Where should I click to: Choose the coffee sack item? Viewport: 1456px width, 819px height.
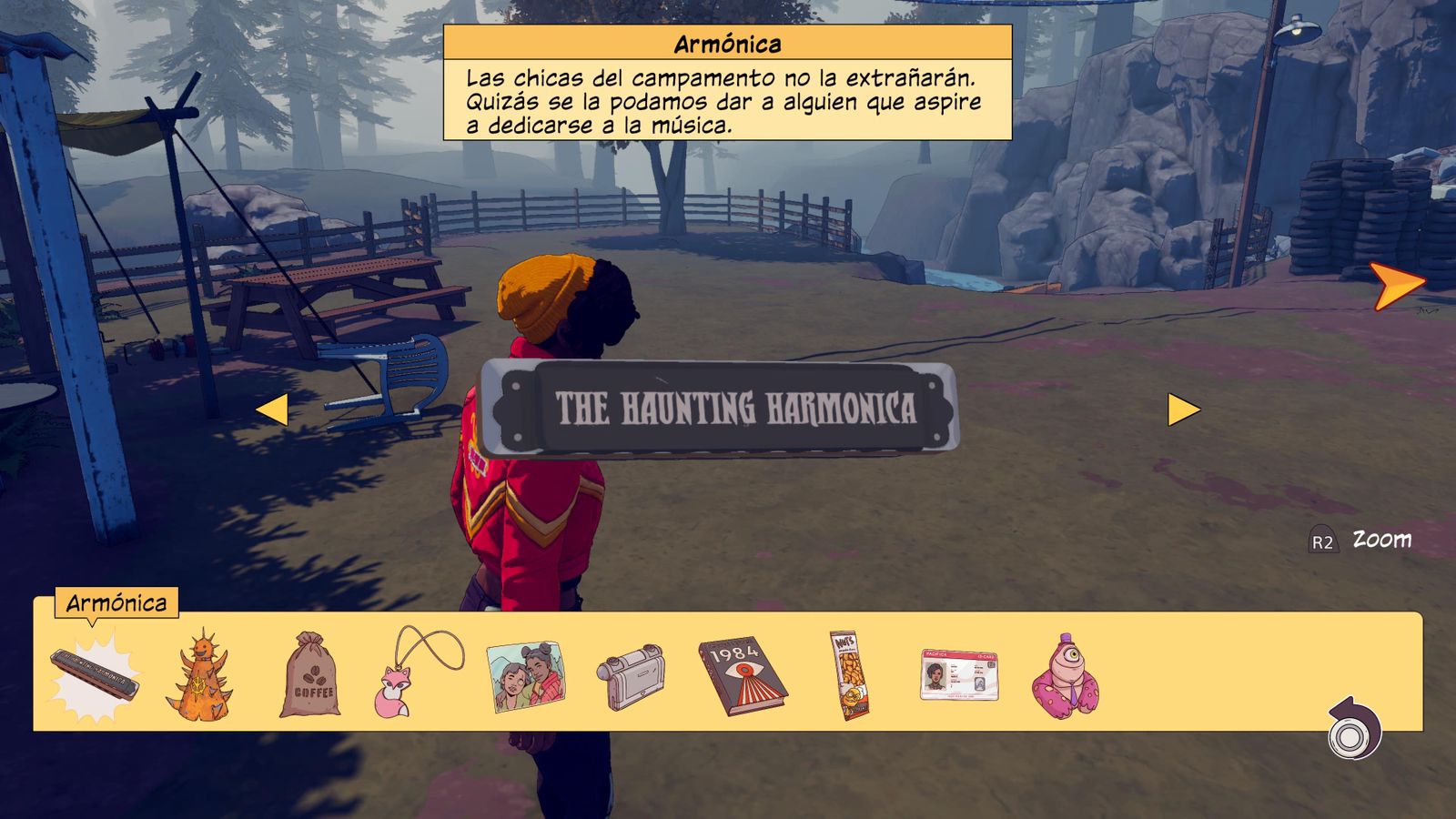(x=310, y=677)
